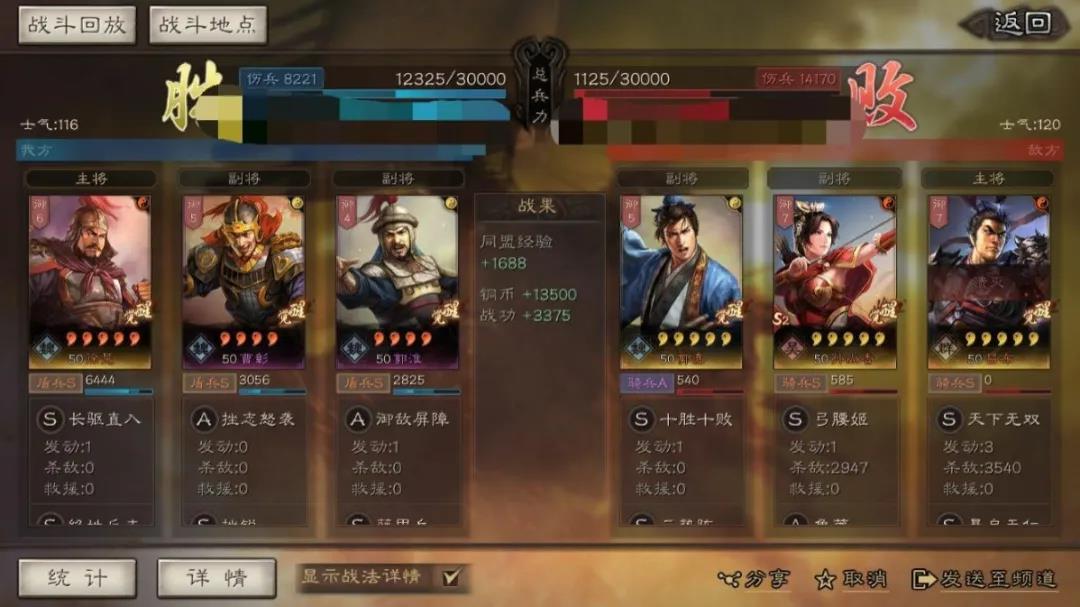Send report using 发送至频道
Image resolution: width=1080 pixels, height=607 pixels.
tap(985, 579)
